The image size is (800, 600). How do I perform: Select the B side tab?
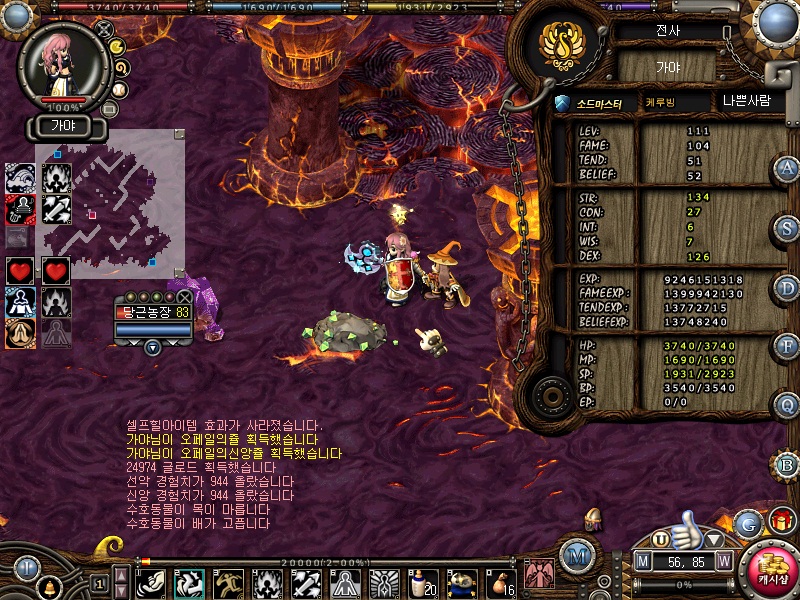tap(787, 465)
